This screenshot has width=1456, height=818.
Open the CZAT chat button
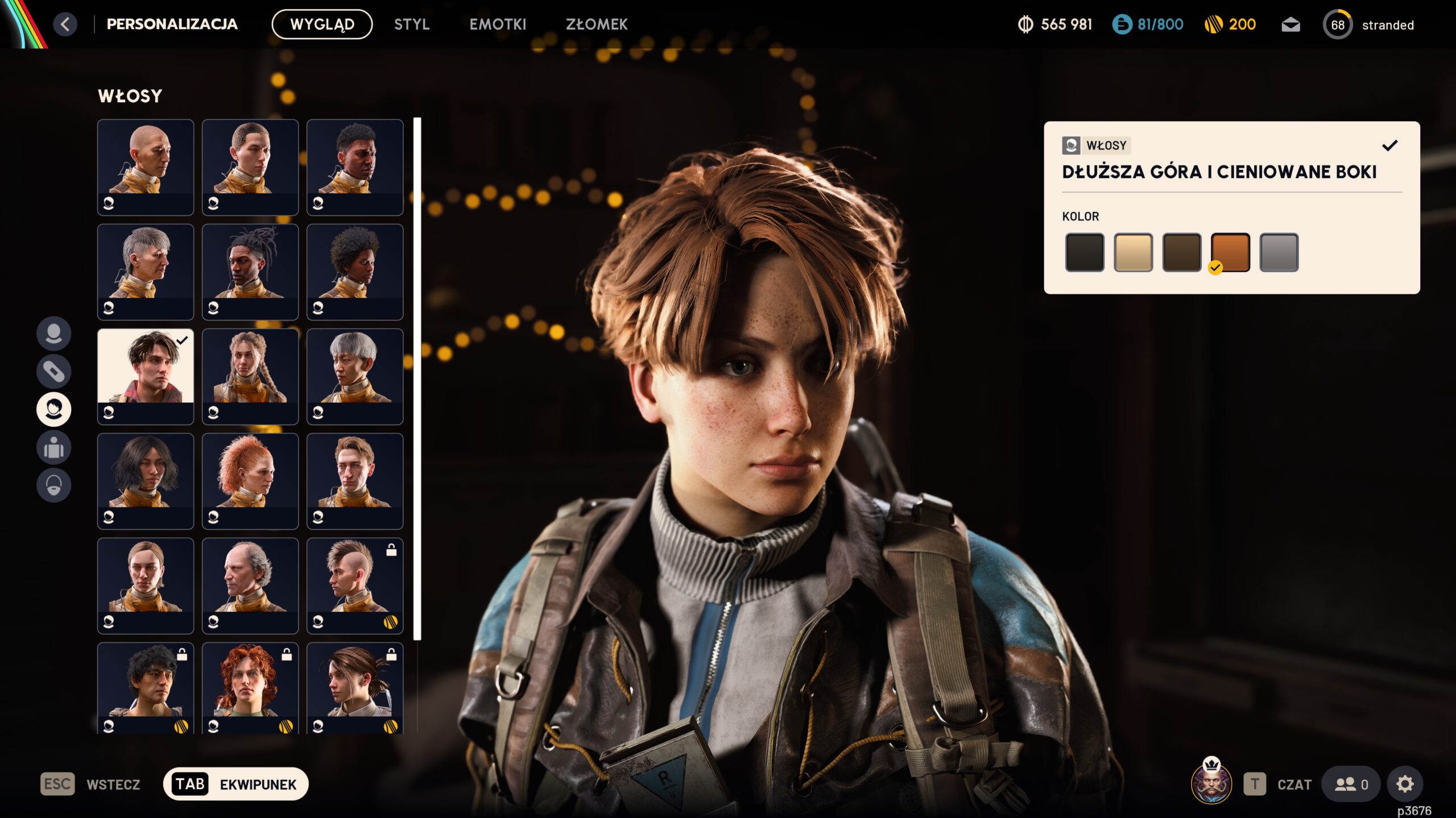(x=1280, y=784)
